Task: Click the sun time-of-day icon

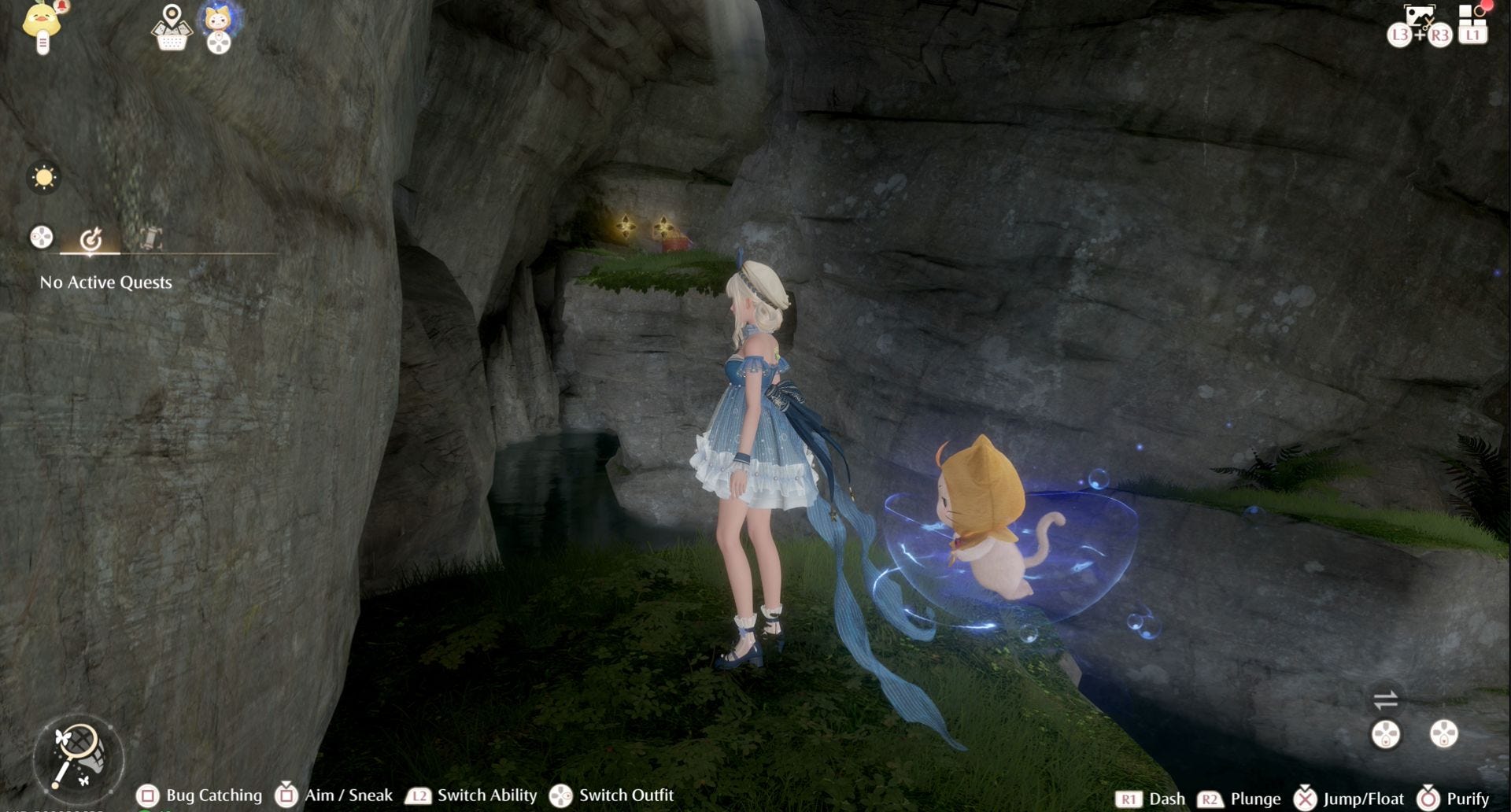Action: [x=43, y=178]
